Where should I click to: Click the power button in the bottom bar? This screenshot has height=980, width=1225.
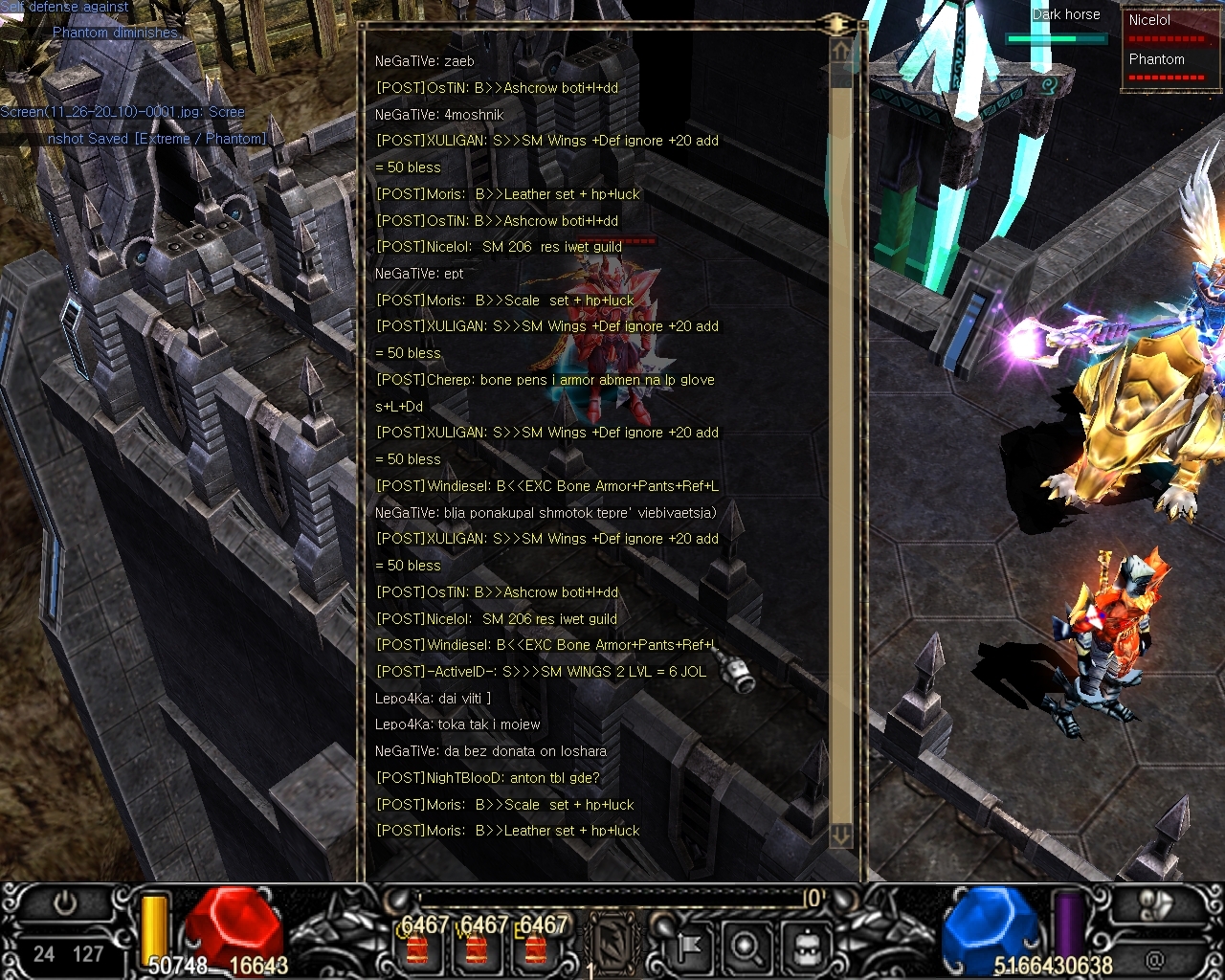pyautogui.click(x=65, y=903)
